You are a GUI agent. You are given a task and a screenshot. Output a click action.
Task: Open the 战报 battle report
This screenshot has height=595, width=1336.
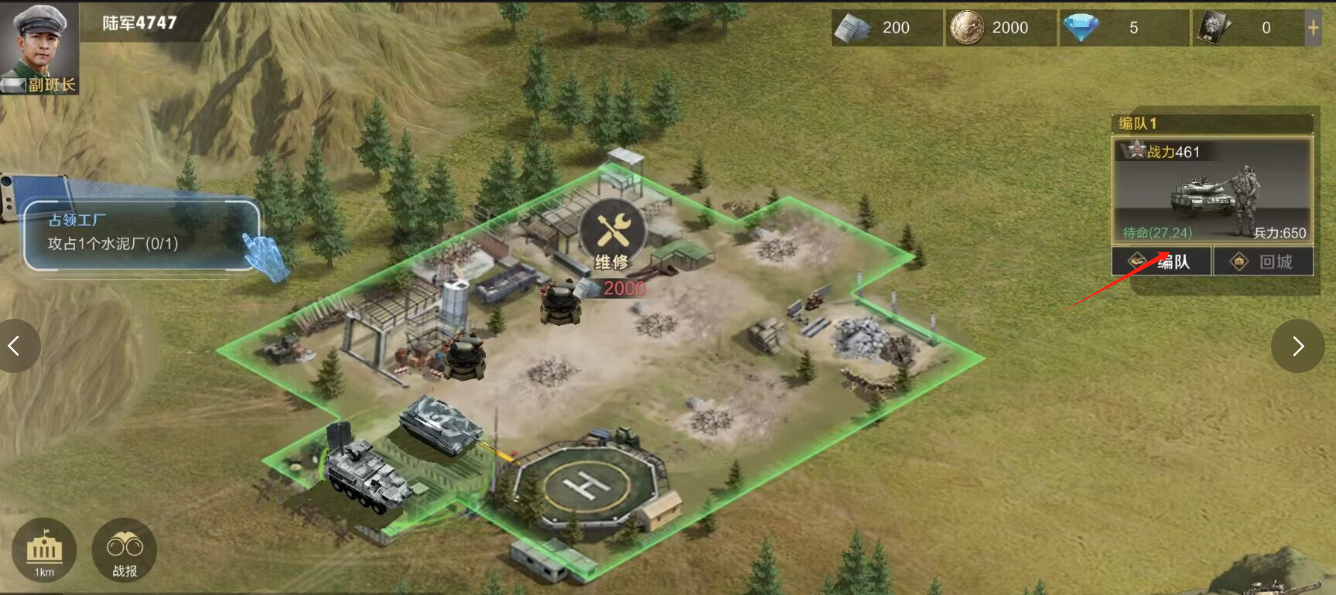point(124,550)
